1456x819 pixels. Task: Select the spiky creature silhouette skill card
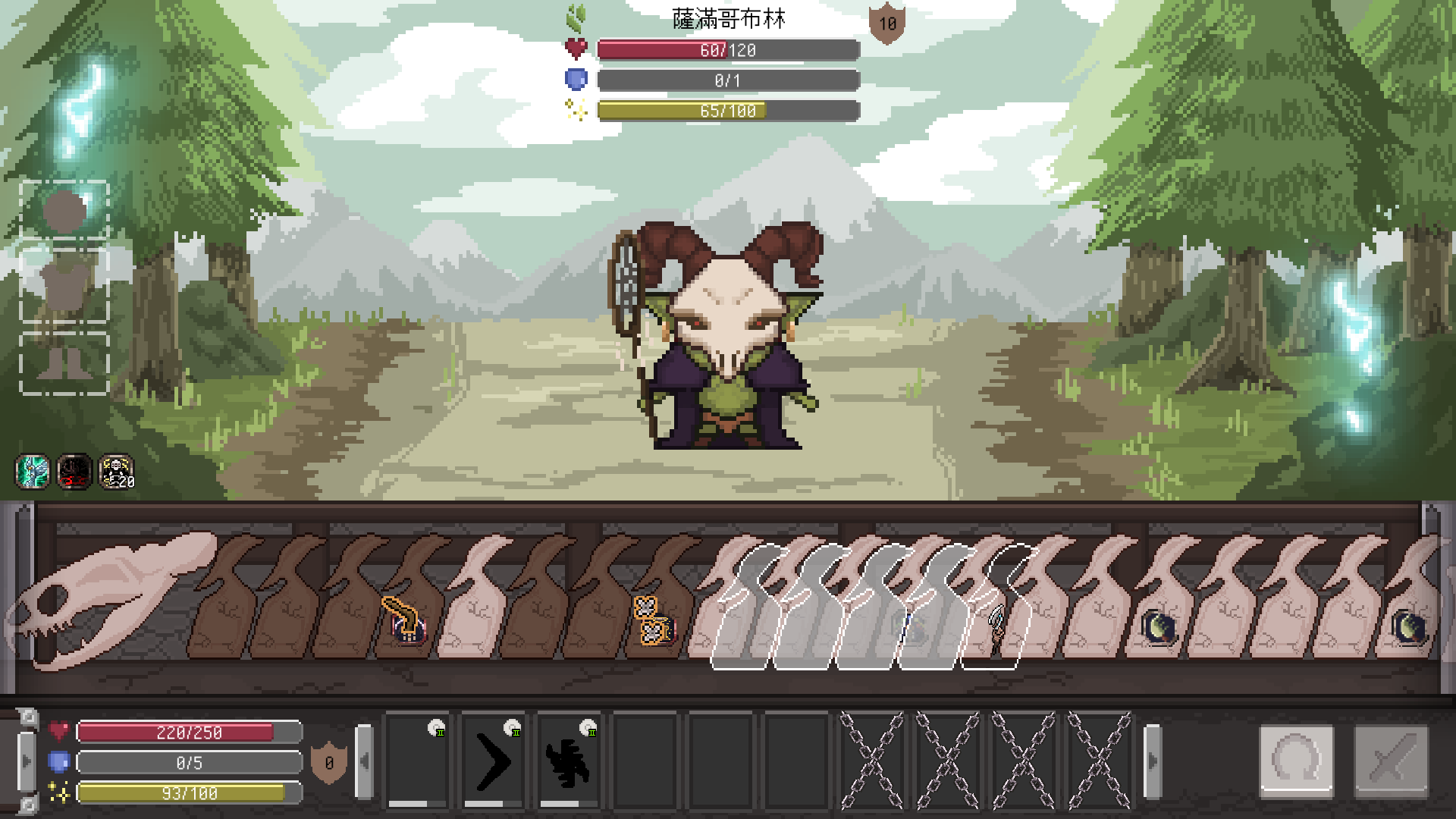pos(569,761)
